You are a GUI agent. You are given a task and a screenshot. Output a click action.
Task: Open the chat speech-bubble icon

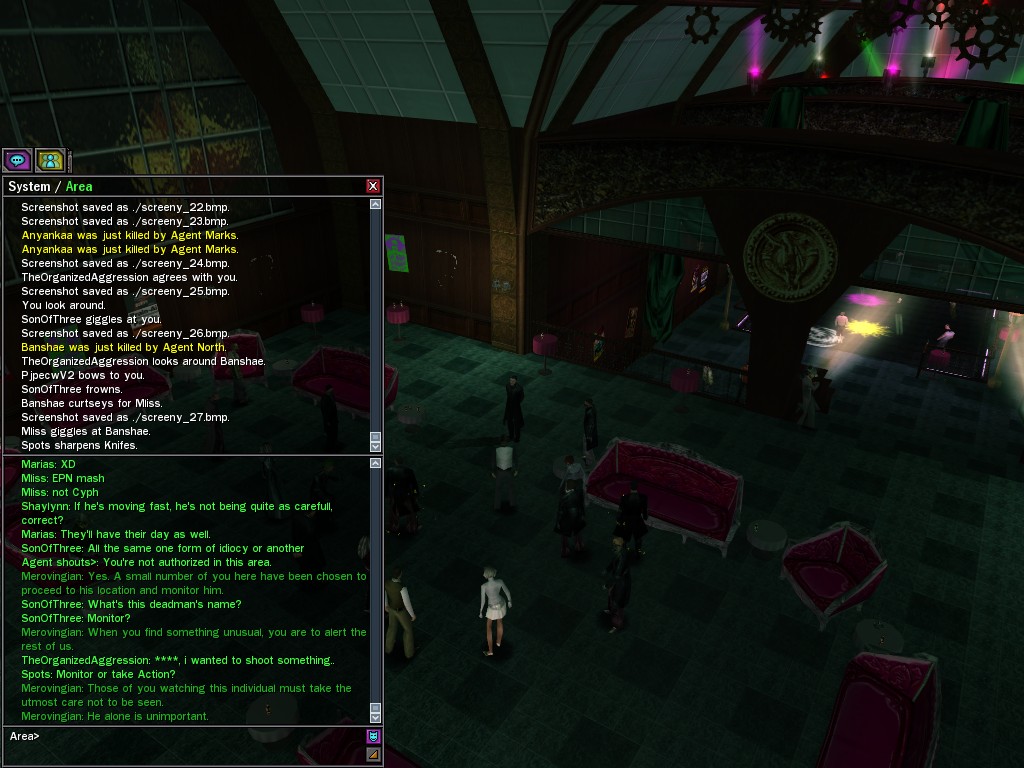[17, 160]
